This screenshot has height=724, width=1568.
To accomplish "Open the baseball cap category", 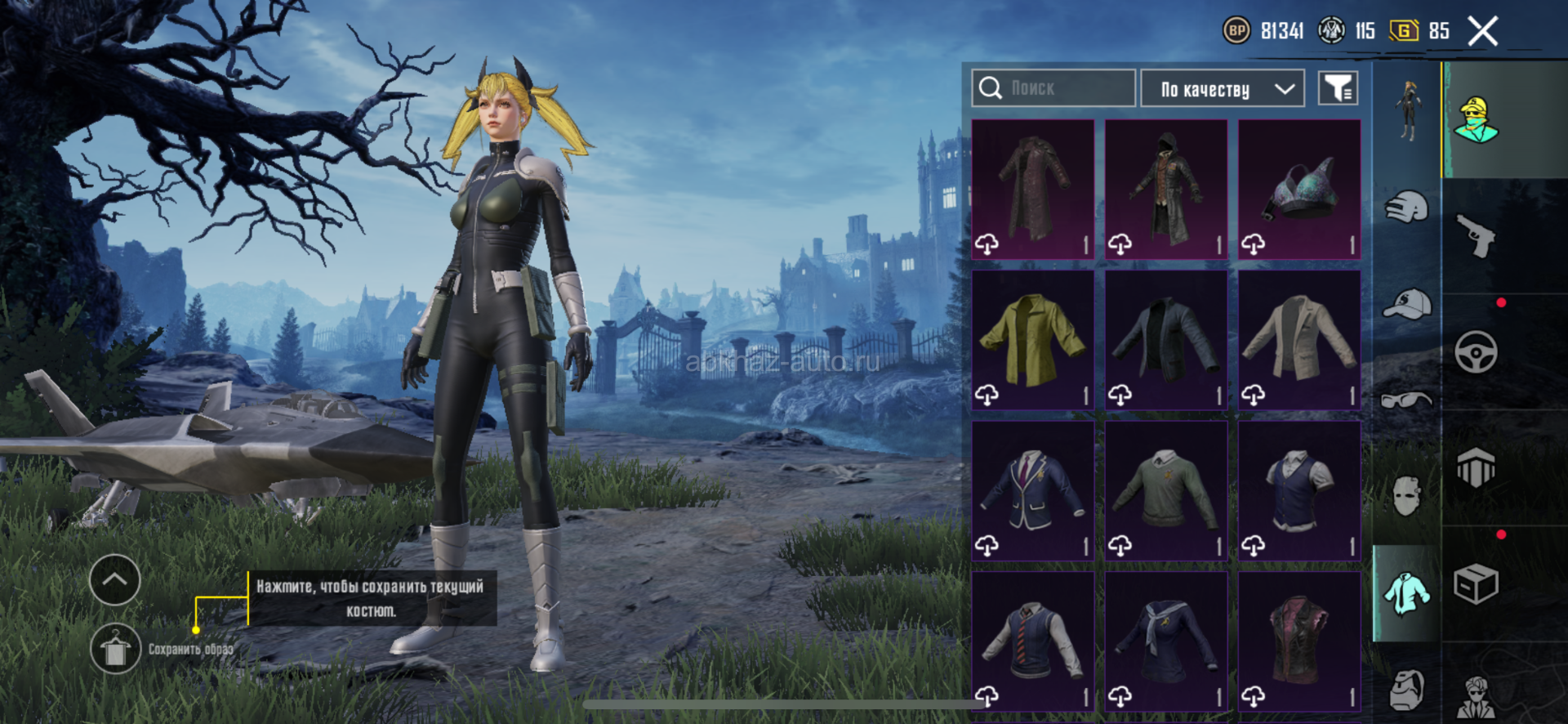I will coord(1406,304).
